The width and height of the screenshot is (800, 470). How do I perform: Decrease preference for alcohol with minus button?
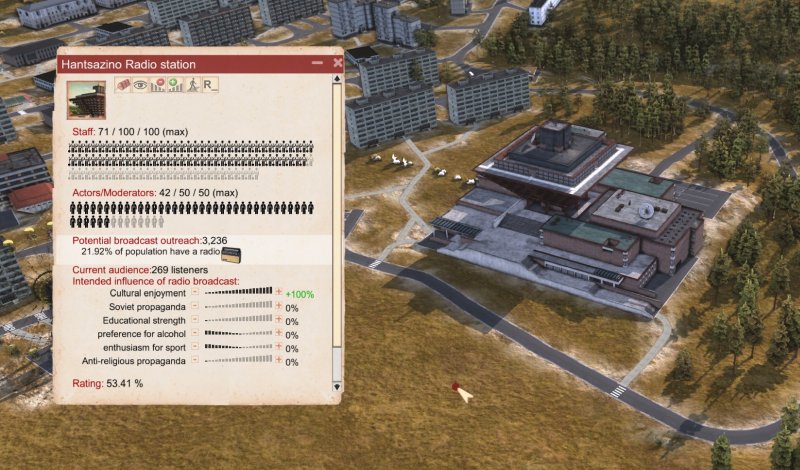[195, 334]
